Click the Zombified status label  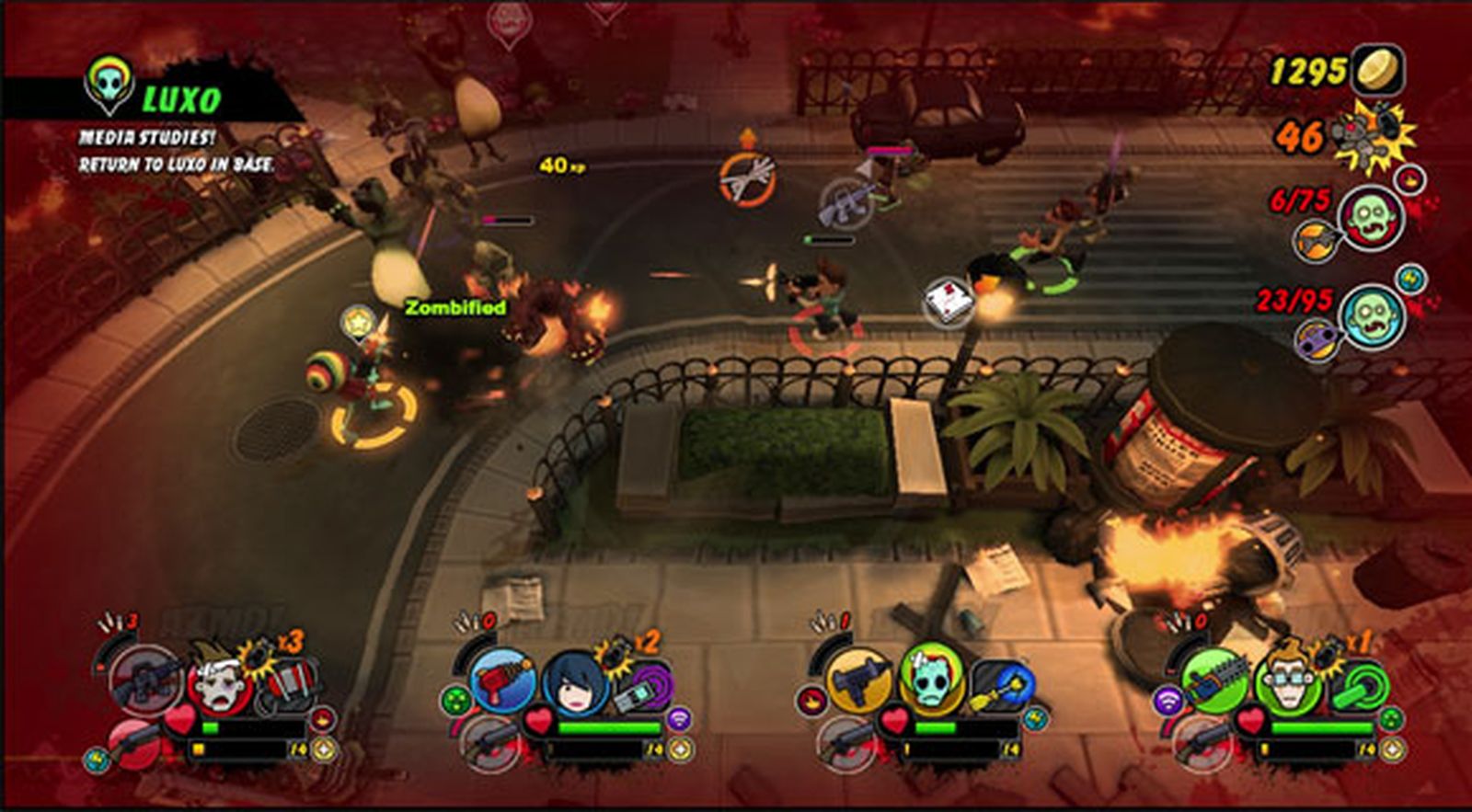tap(455, 308)
